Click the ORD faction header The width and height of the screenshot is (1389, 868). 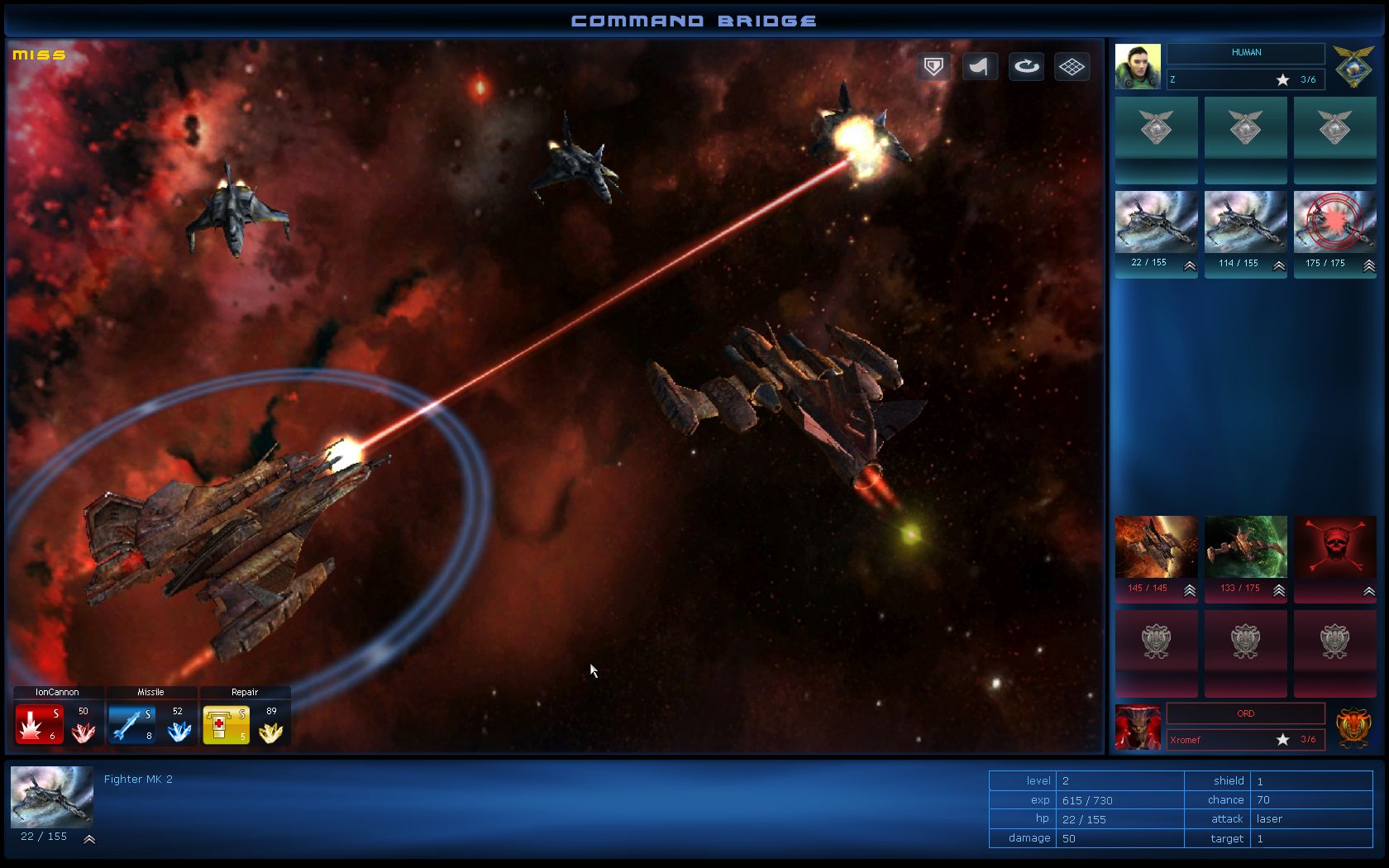(x=1244, y=713)
